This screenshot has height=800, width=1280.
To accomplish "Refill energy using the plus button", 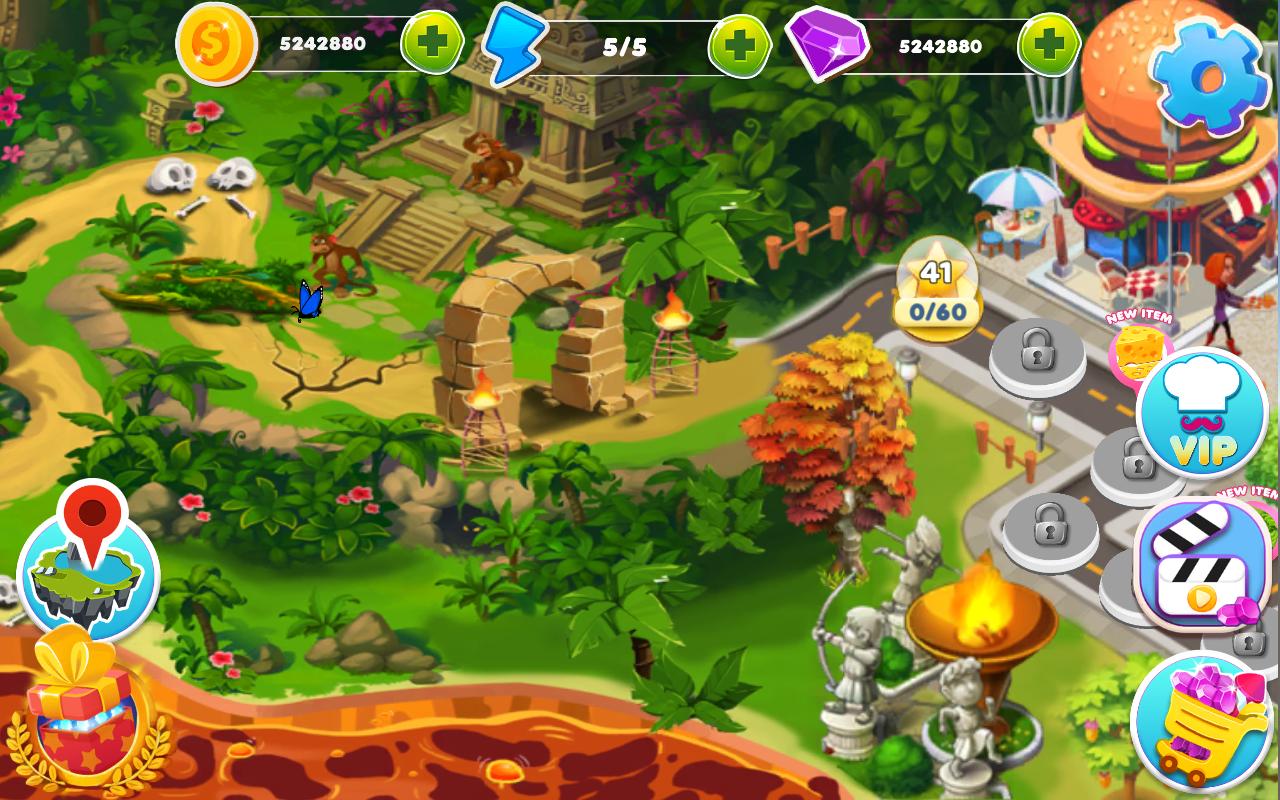I will coord(740,46).
